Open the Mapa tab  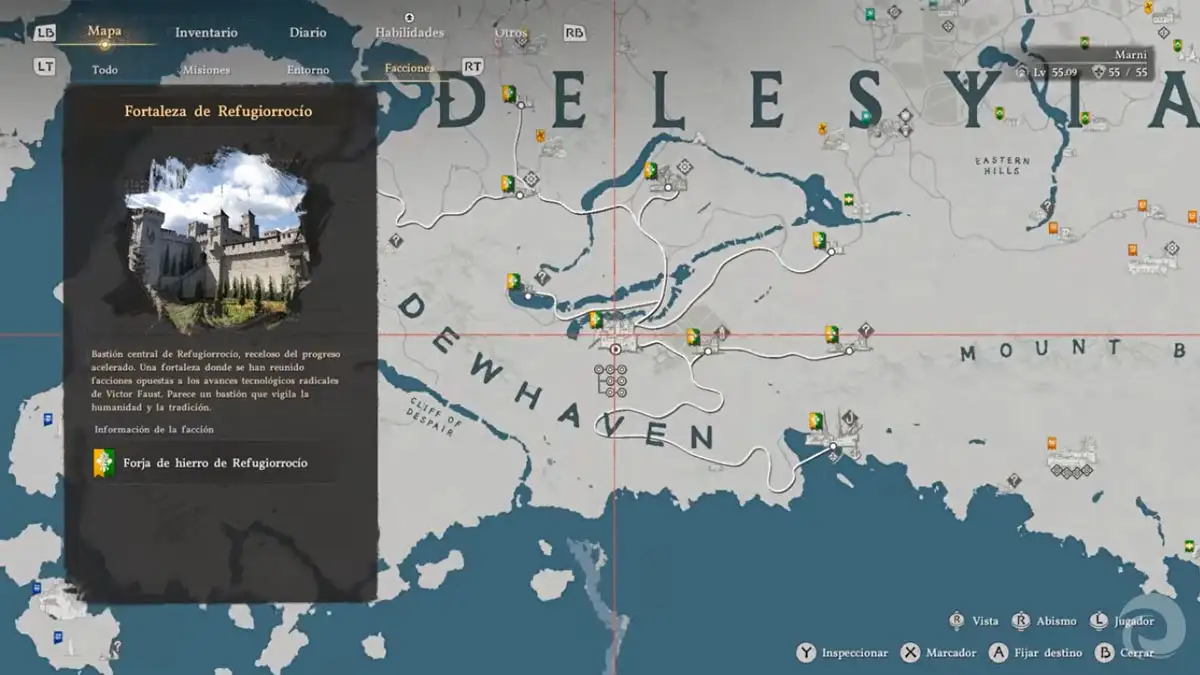[104, 32]
